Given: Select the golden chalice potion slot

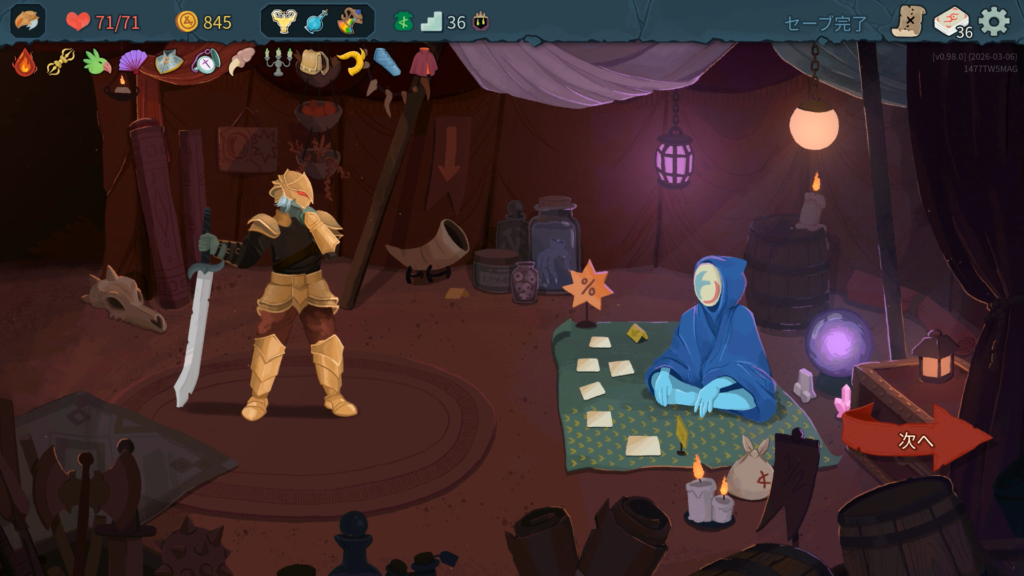Looking at the screenshot, I should click(x=284, y=21).
